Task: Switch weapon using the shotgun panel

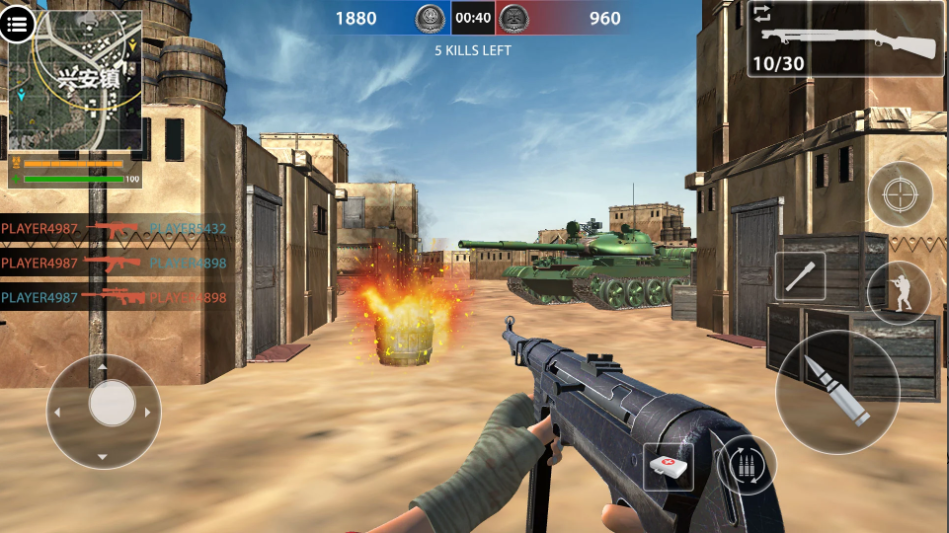Action: [845, 40]
